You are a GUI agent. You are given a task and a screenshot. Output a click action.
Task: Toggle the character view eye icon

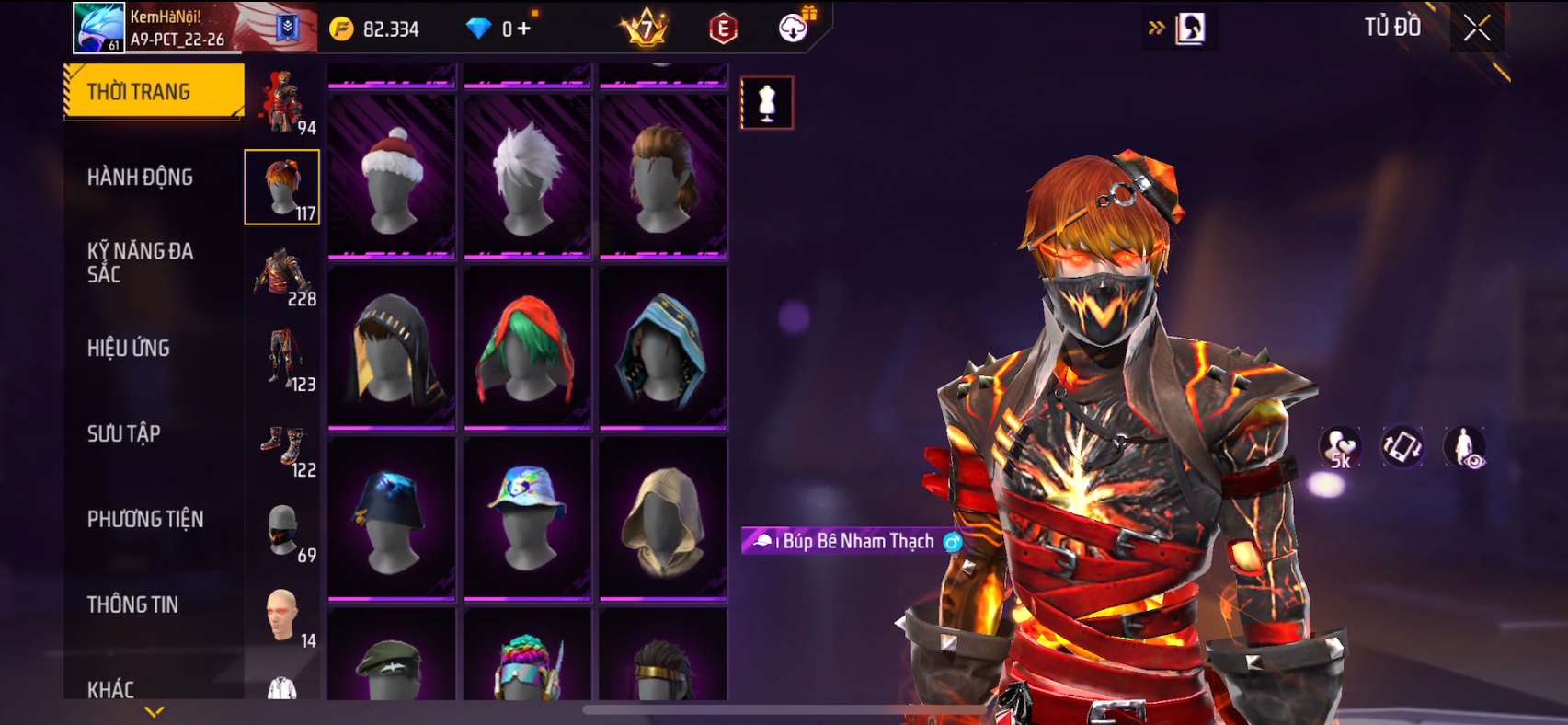tap(1464, 447)
